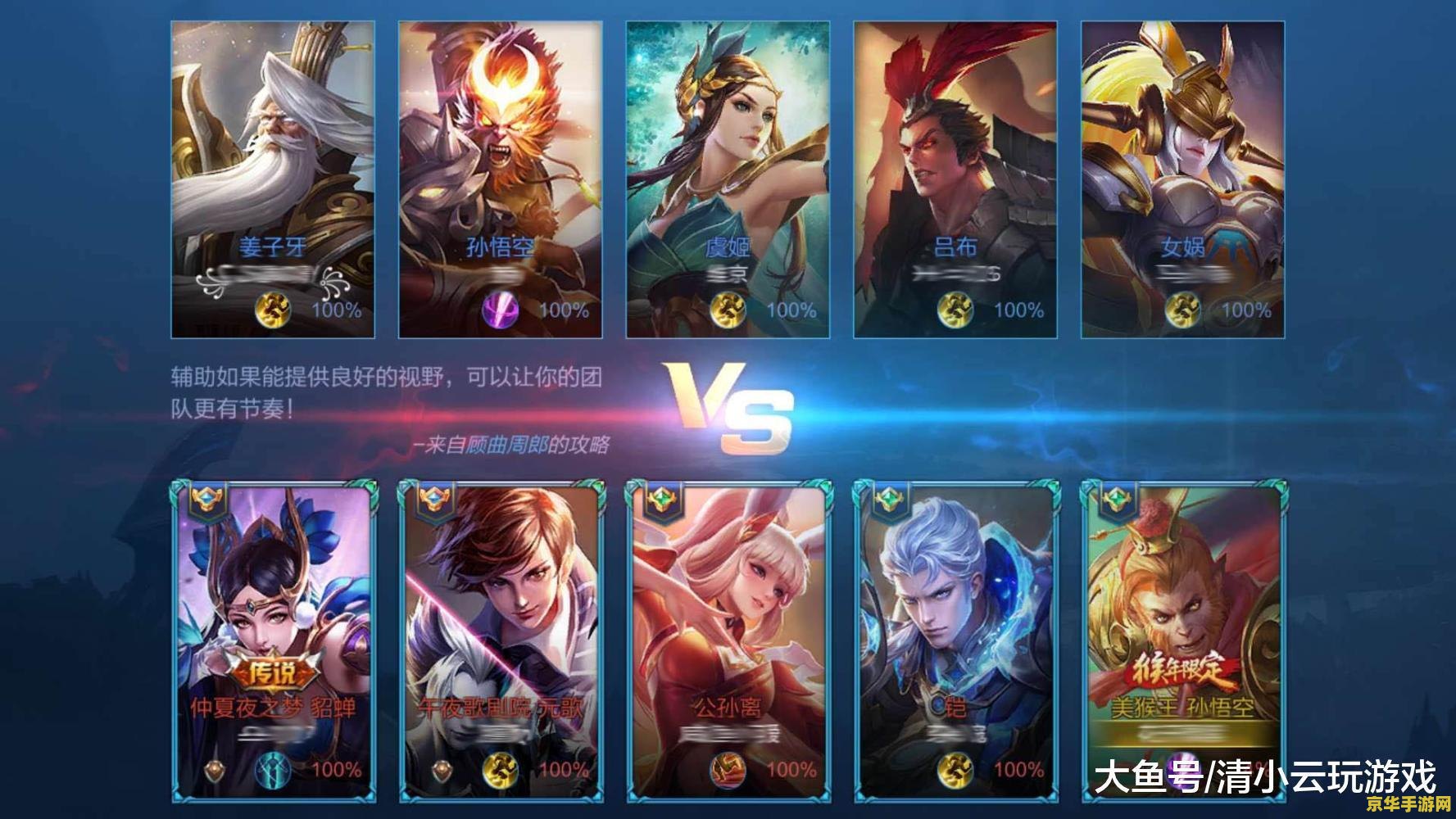1456x819 pixels.
Task: Click the gold summoner spell icon on 铠's card
Action: (955, 771)
